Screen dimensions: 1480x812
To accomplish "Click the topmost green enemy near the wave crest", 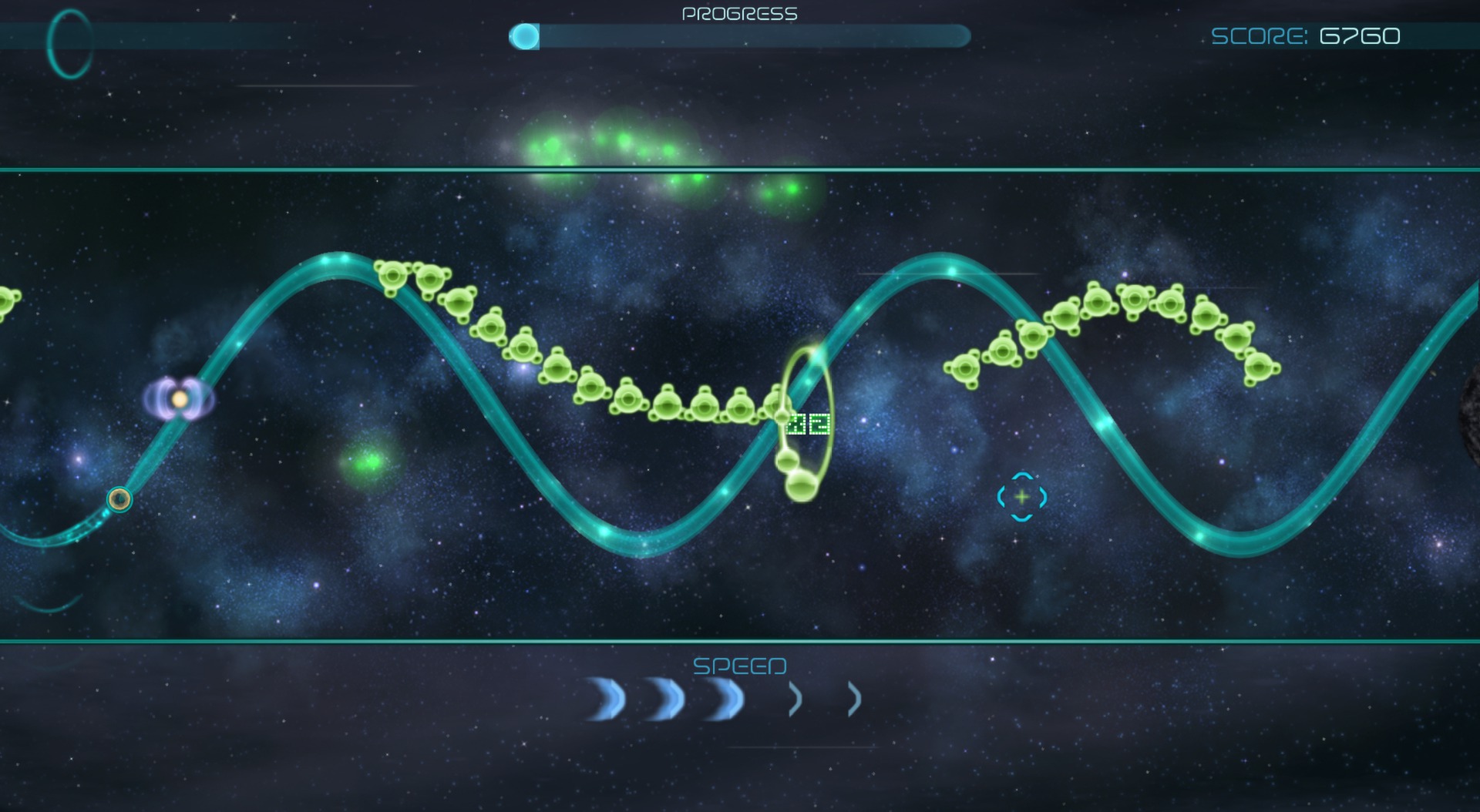I will [x=393, y=273].
